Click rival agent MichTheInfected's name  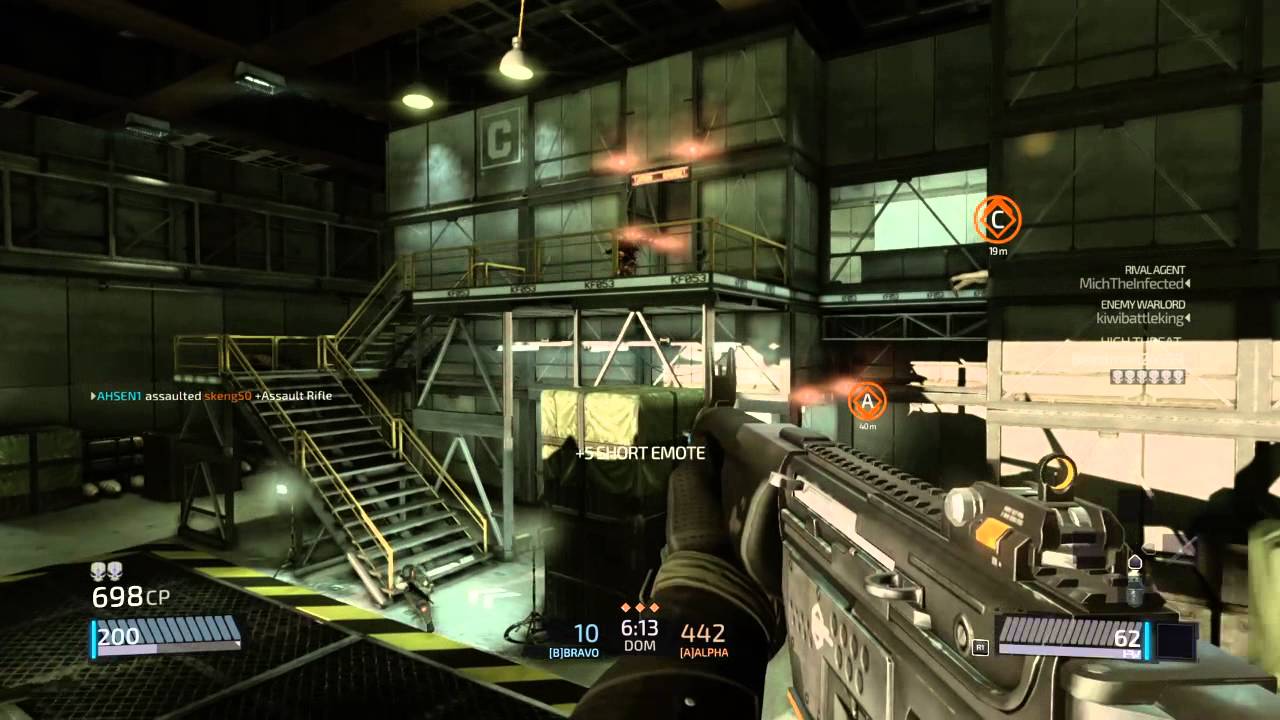point(1132,284)
